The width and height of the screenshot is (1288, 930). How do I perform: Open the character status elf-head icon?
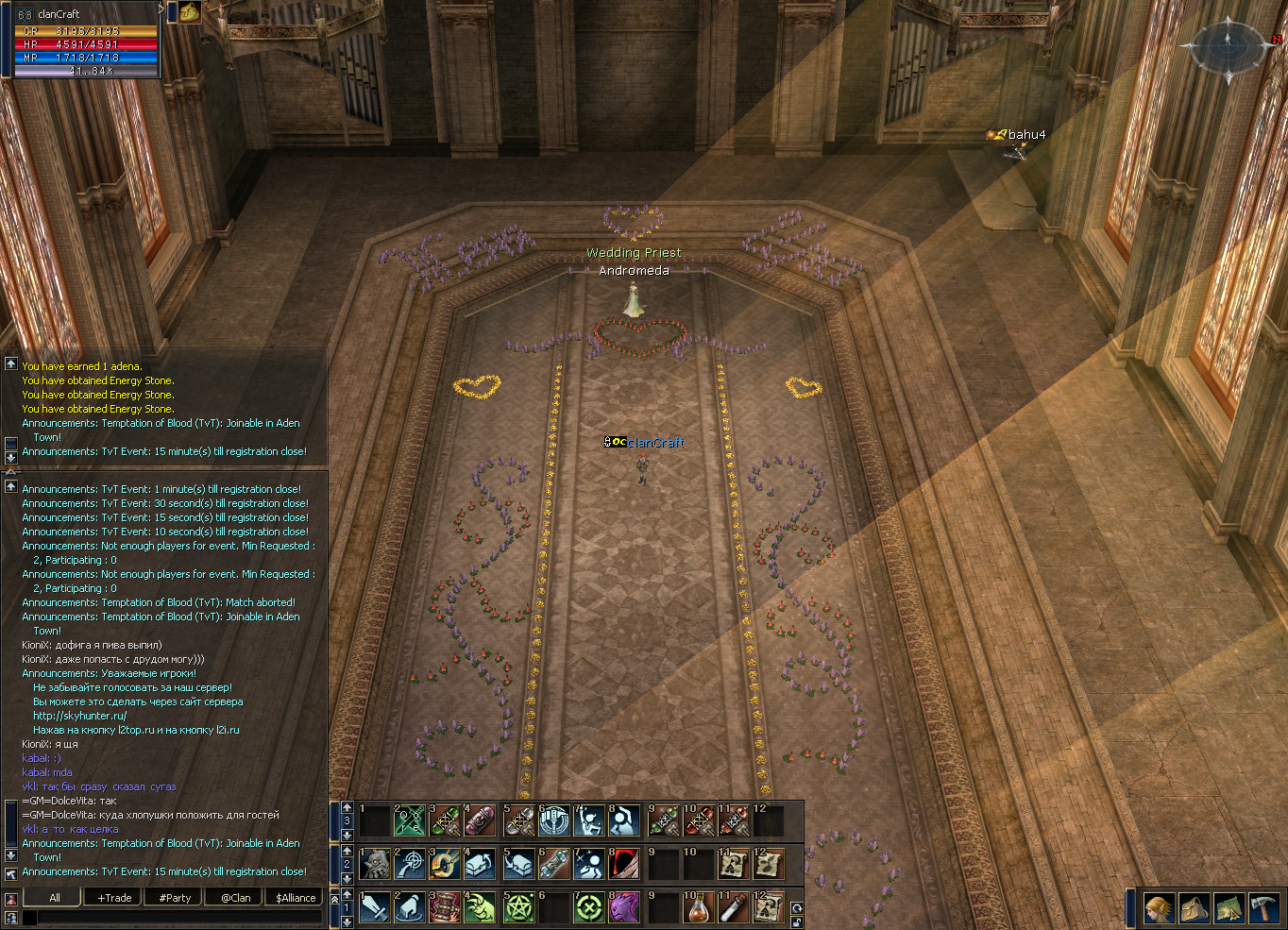[x=1160, y=908]
